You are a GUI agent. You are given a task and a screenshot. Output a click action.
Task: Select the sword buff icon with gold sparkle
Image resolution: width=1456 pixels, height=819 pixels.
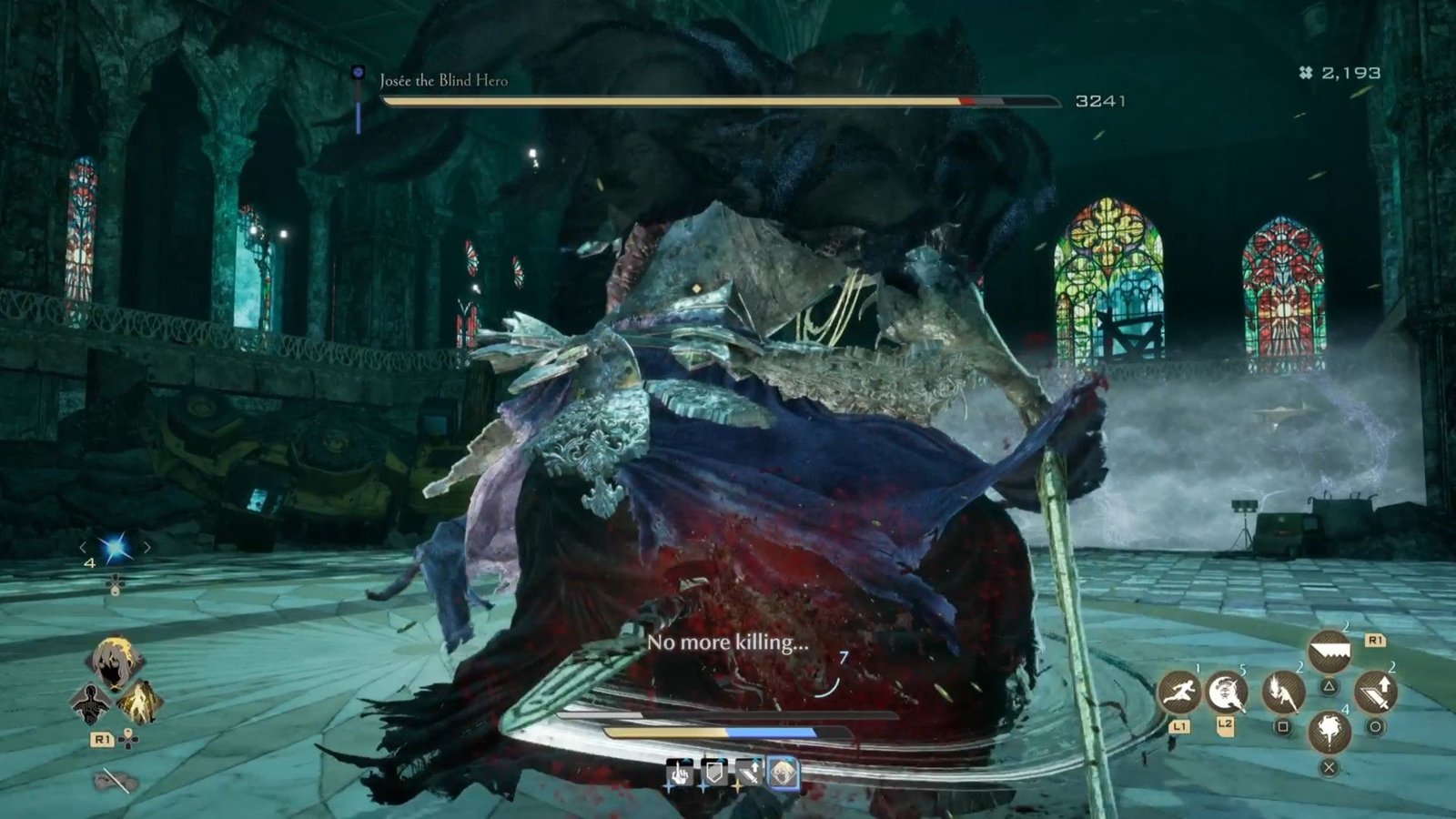pos(750,773)
